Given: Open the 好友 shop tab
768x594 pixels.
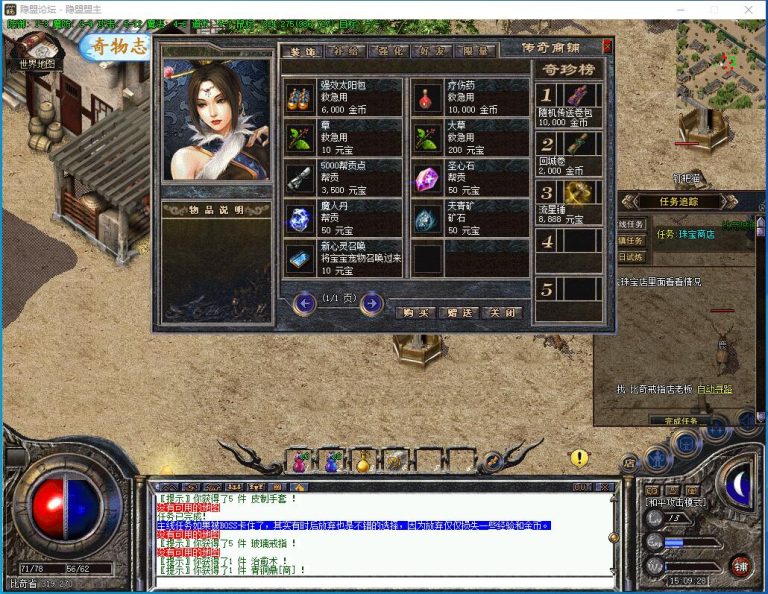Looking at the screenshot, I should tap(435, 51).
